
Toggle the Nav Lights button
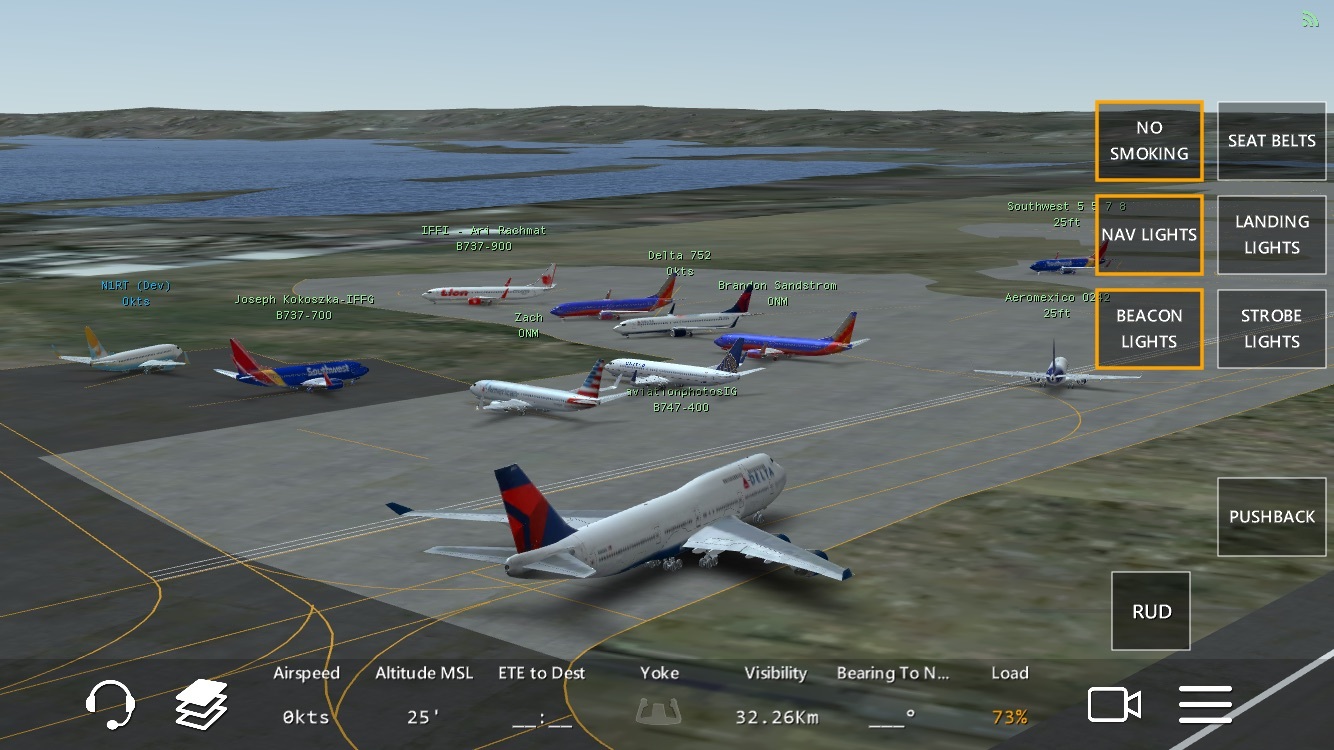[1149, 235]
